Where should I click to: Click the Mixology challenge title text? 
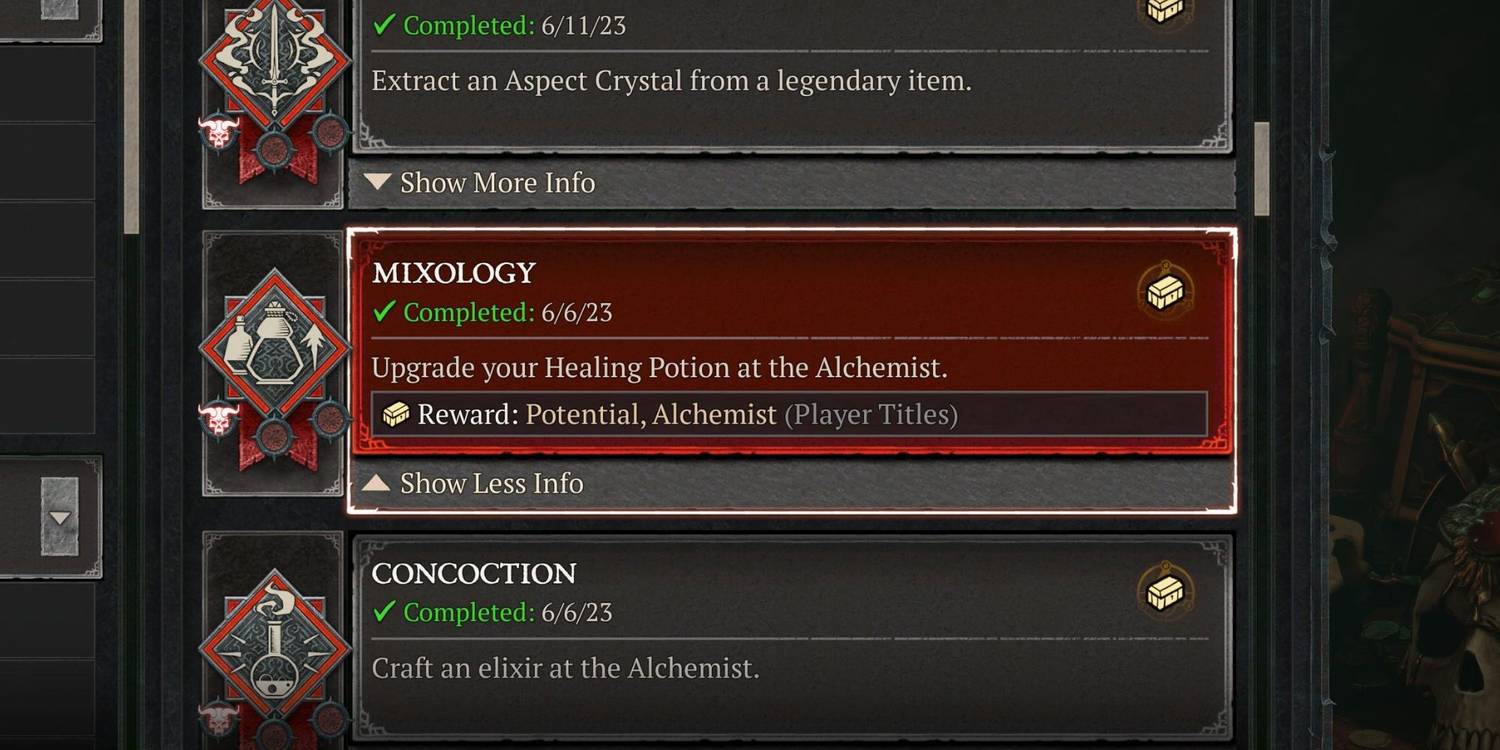click(x=454, y=272)
